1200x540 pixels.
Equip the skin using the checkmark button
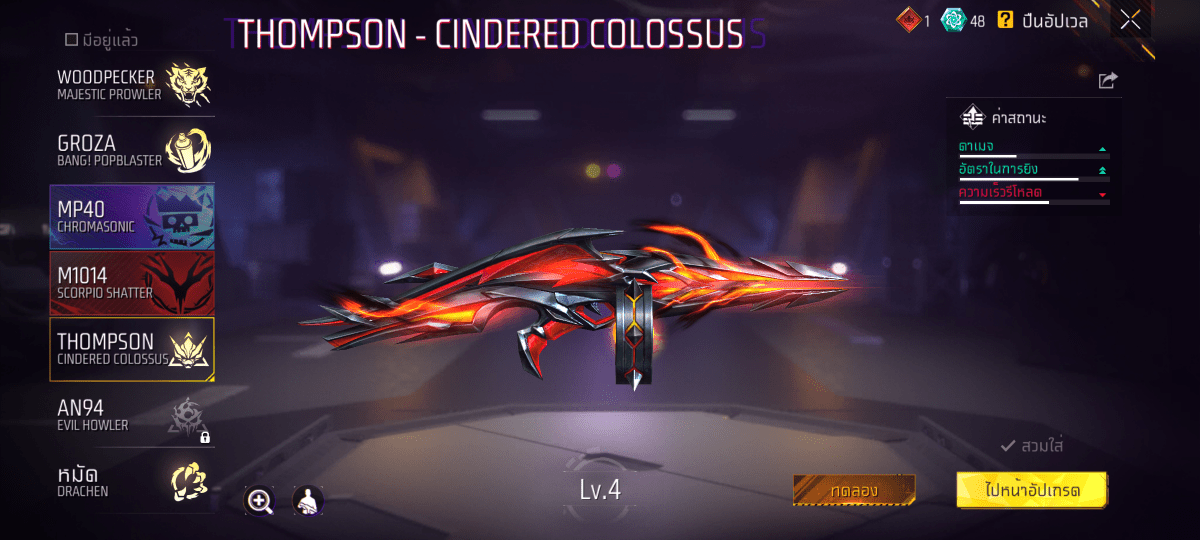coord(1032,446)
